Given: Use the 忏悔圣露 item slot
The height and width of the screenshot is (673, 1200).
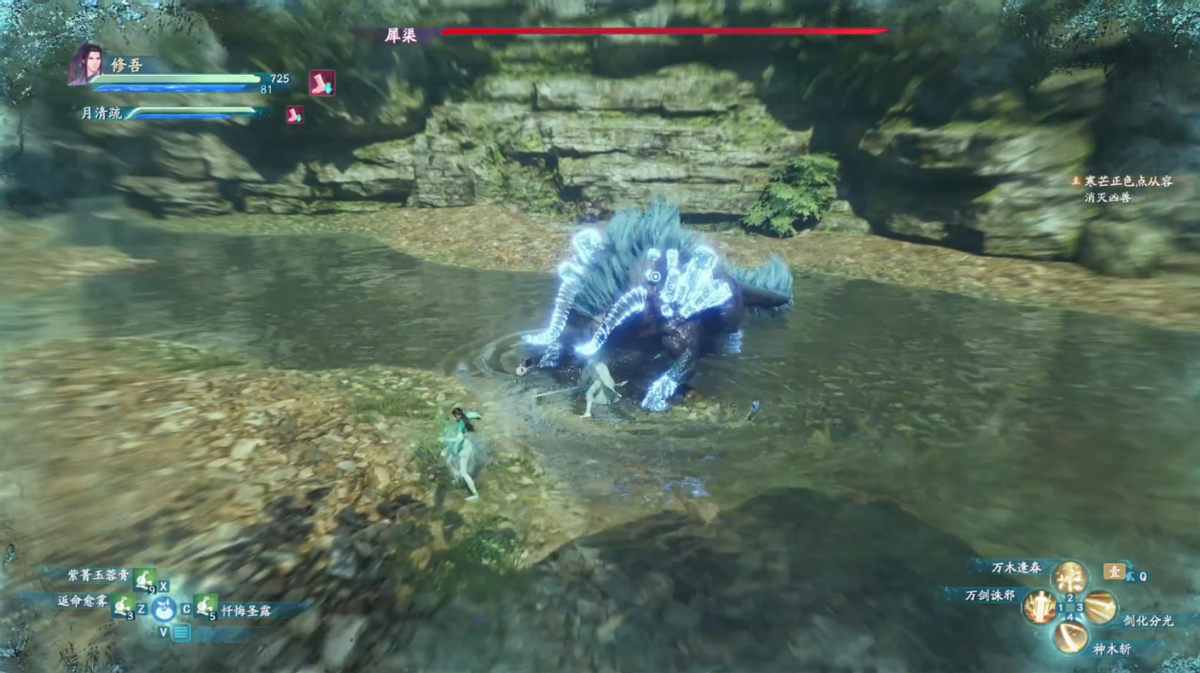Looking at the screenshot, I should [206, 606].
